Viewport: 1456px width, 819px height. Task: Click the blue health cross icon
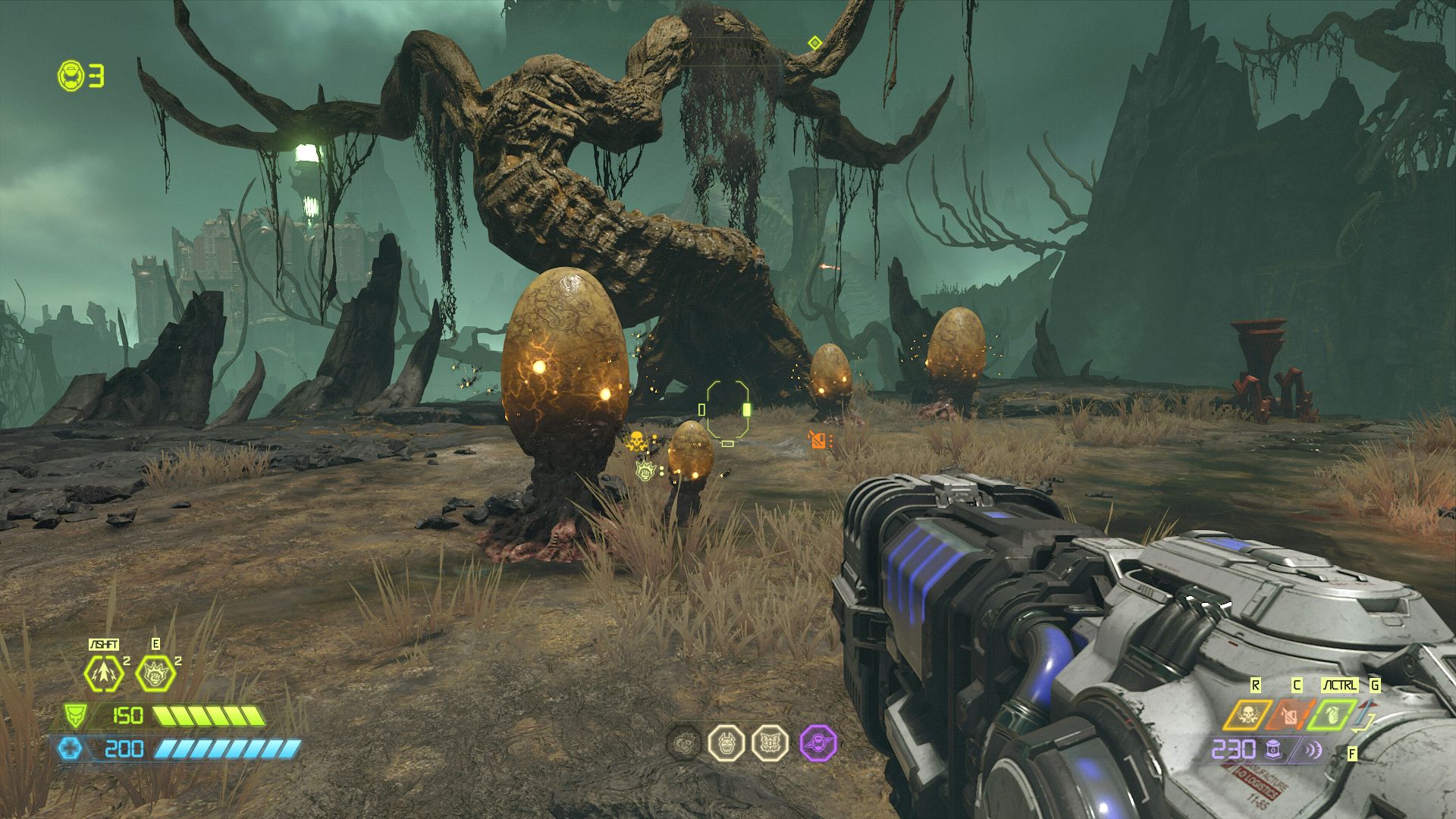70,749
